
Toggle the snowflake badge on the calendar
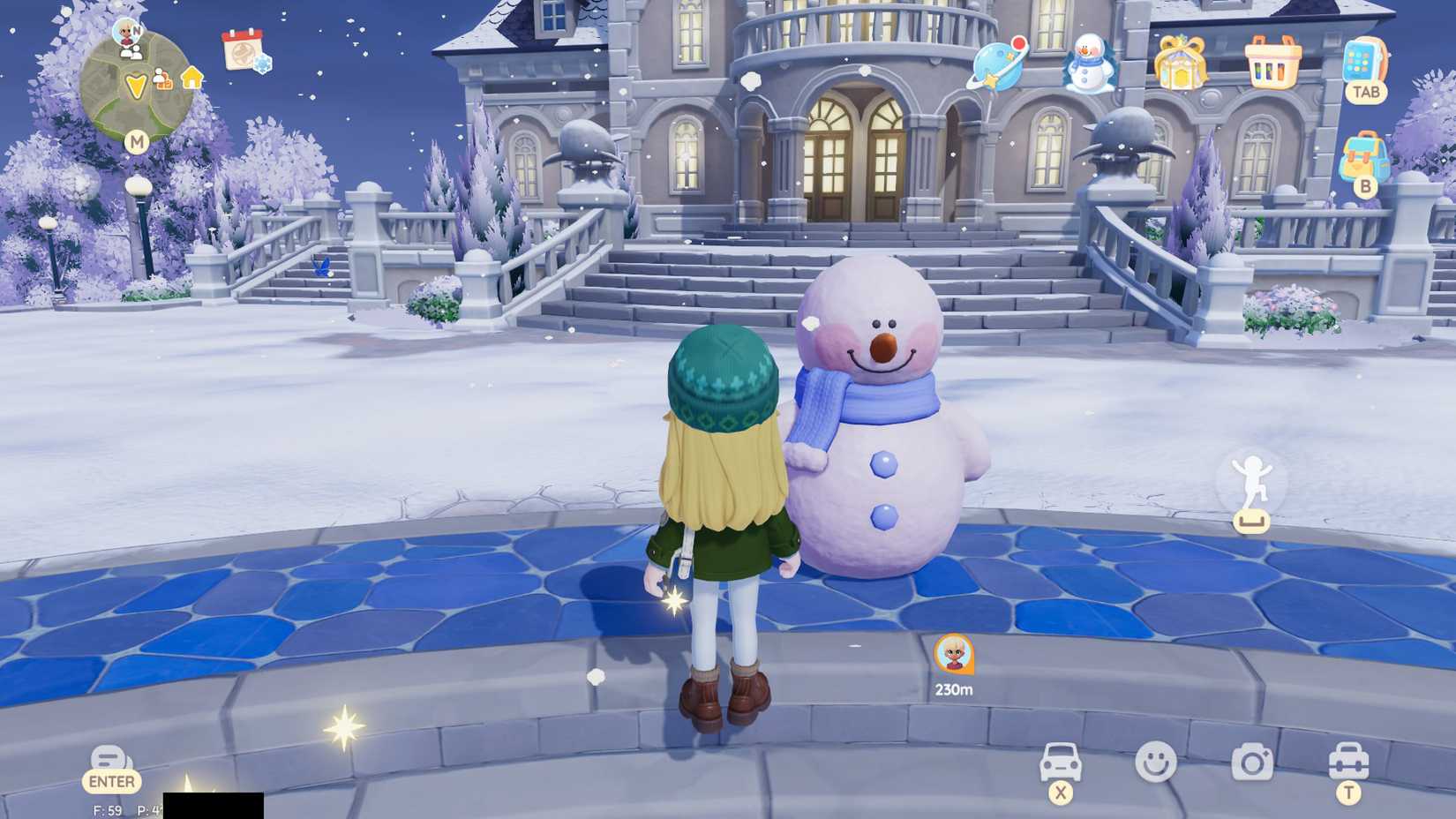pos(262,64)
